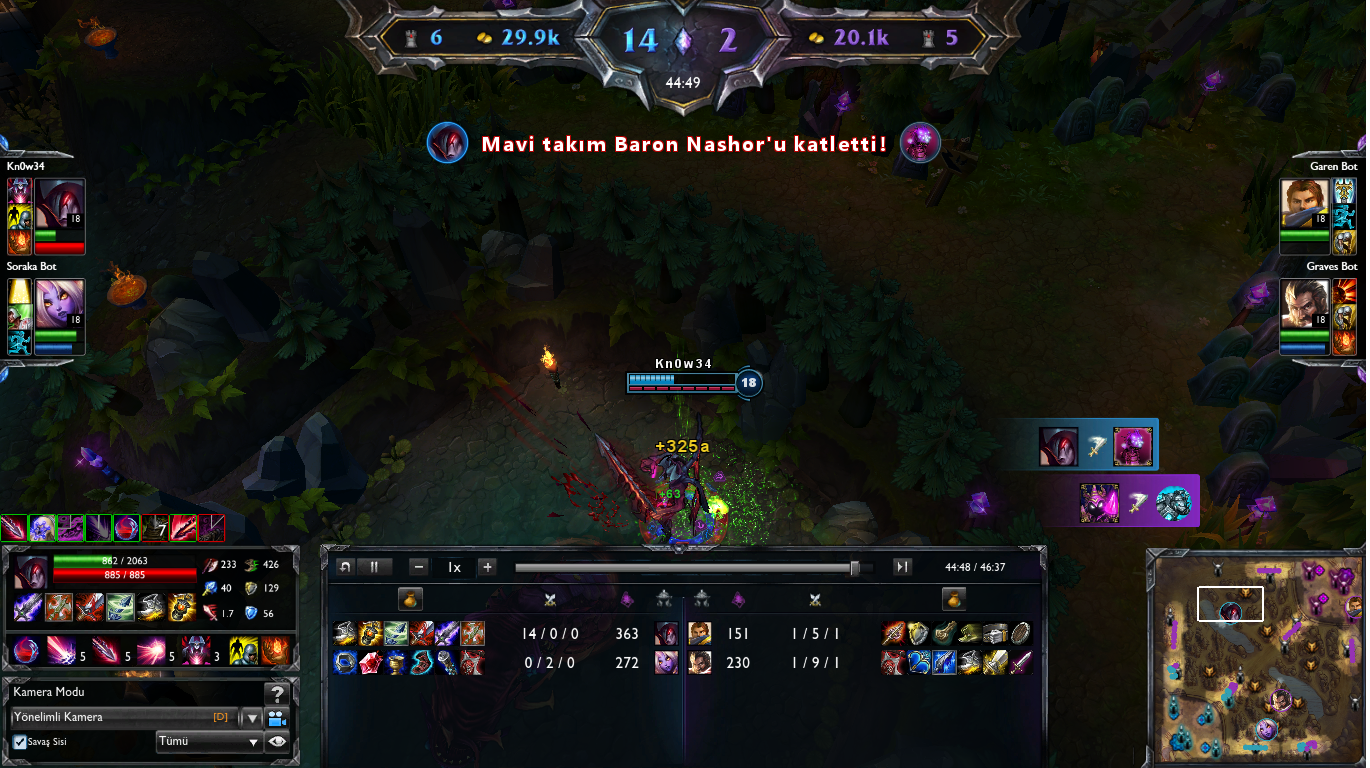Select the Garen Bot portrait
This screenshot has height=768, width=1370.
[1304, 204]
